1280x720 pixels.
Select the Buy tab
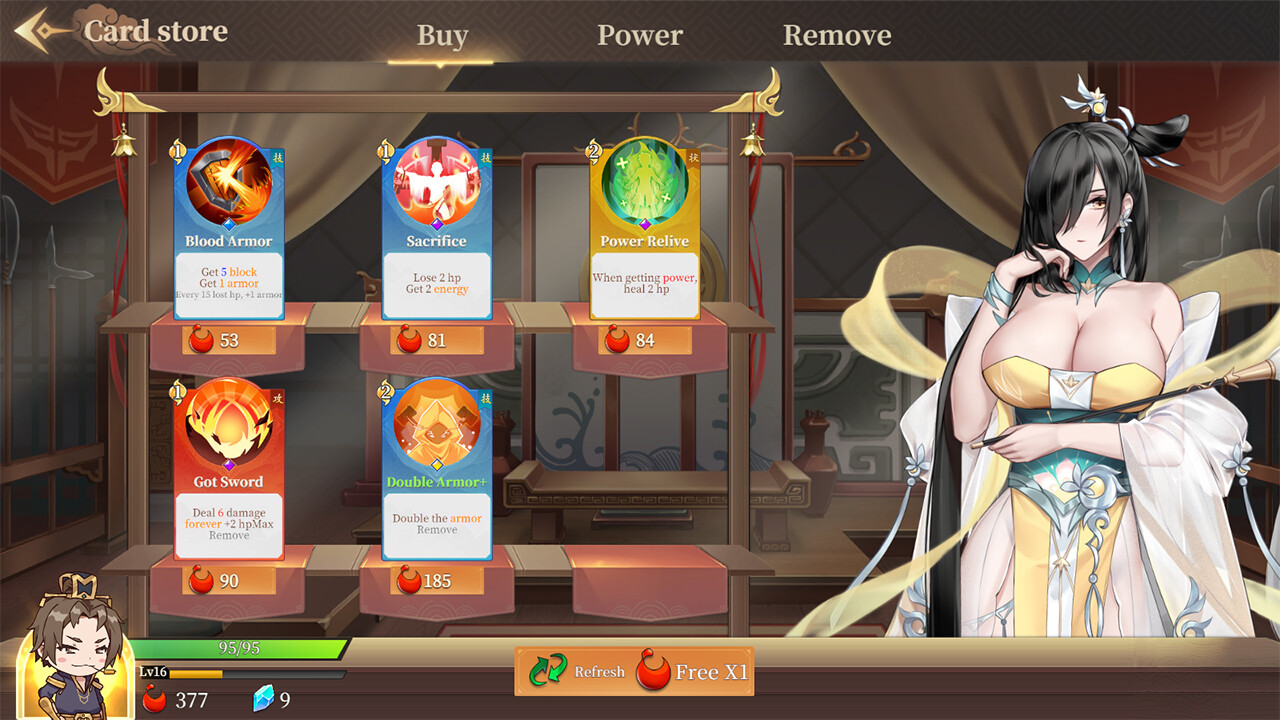click(441, 35)
